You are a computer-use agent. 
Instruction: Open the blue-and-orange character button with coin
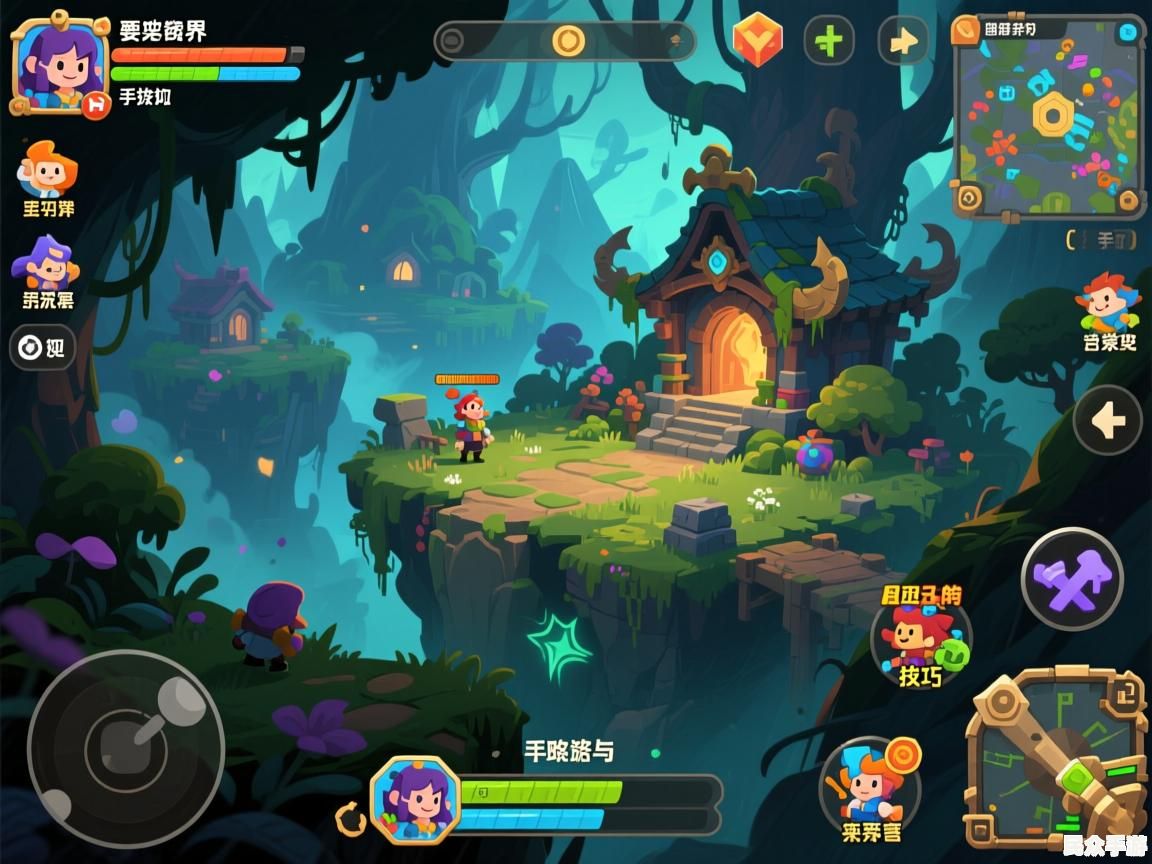point(867,783)
